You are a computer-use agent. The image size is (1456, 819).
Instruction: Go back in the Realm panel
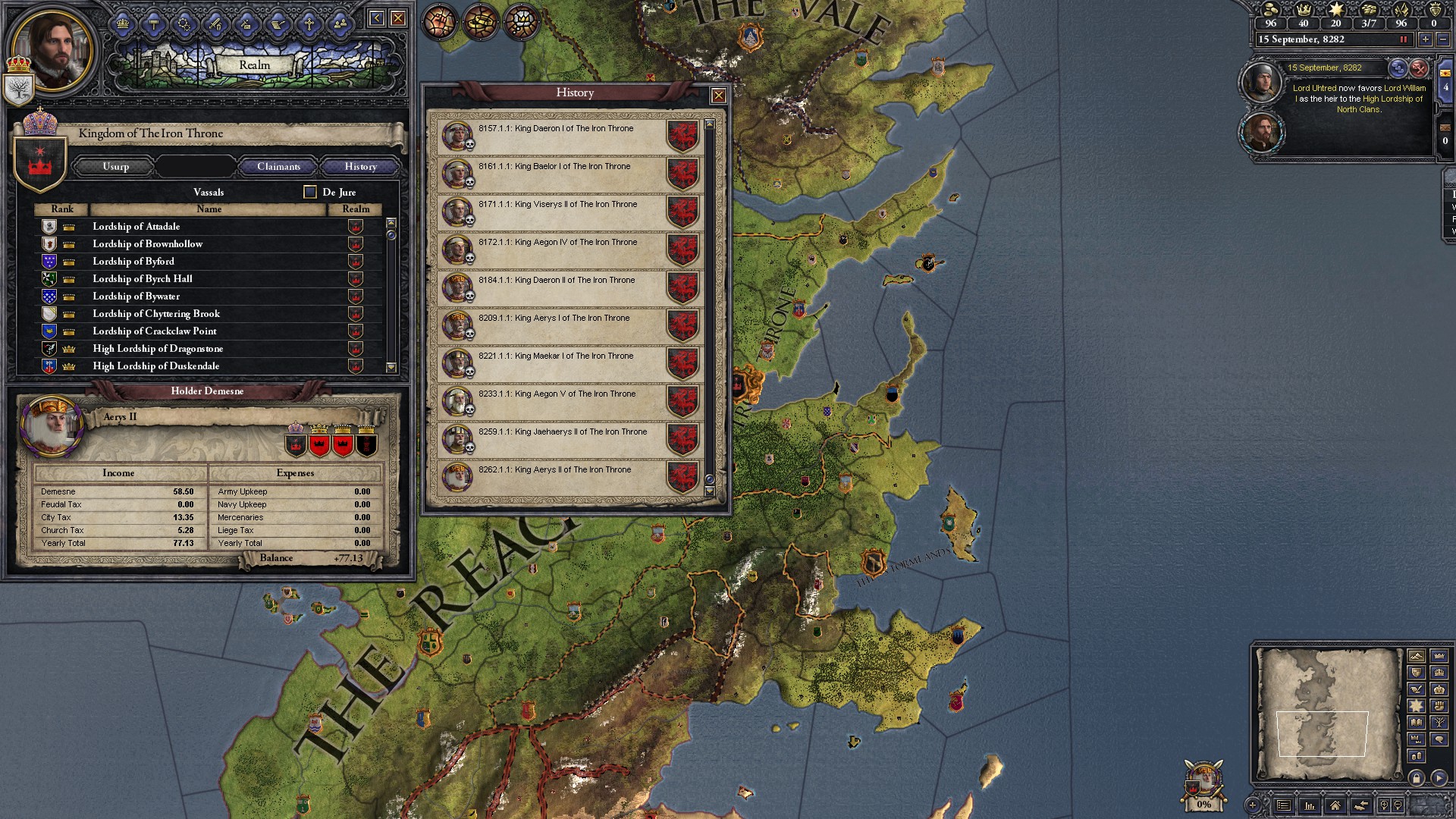click(x=376, y=18)
